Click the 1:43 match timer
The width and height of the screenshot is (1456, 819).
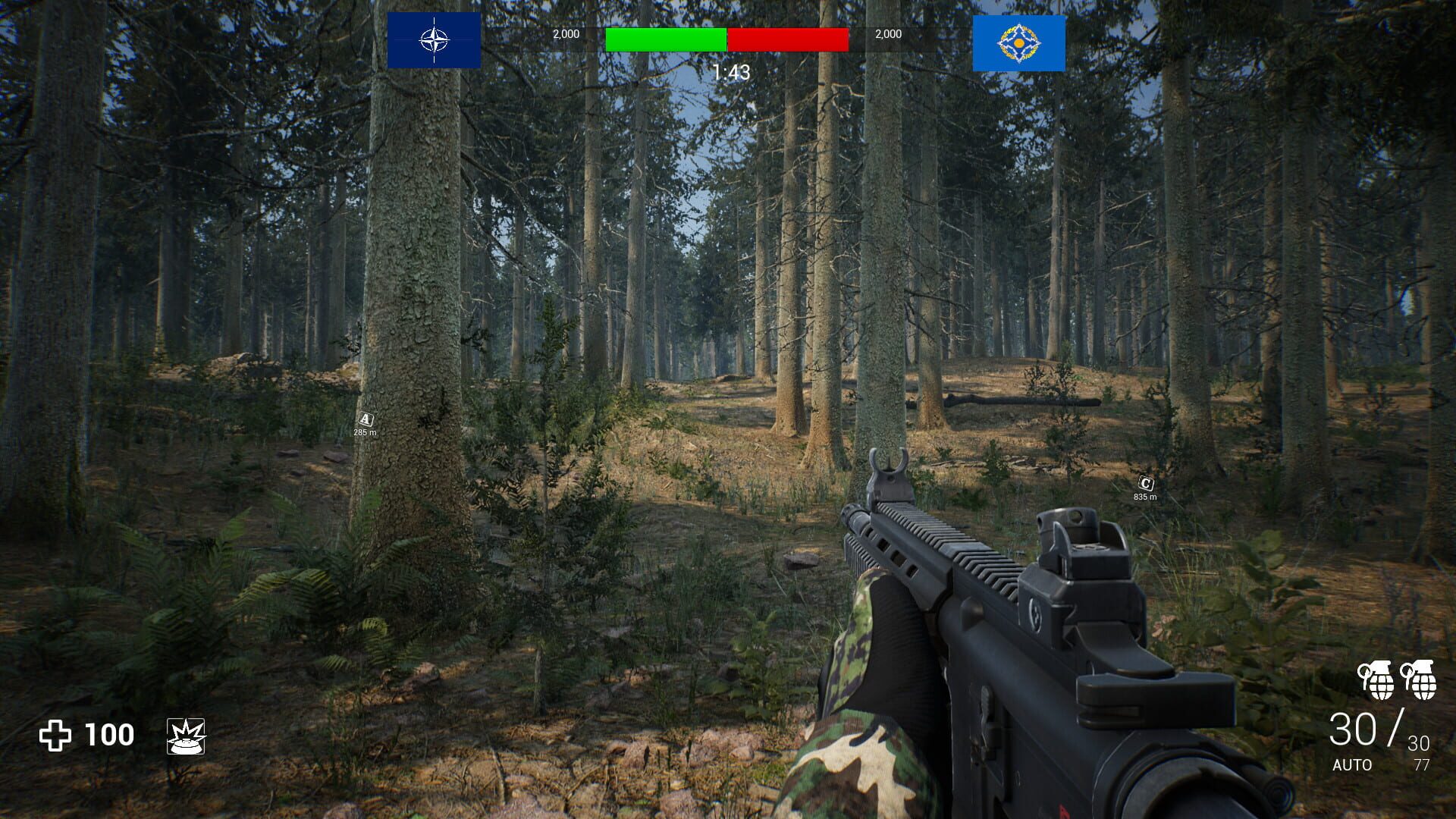730,71
